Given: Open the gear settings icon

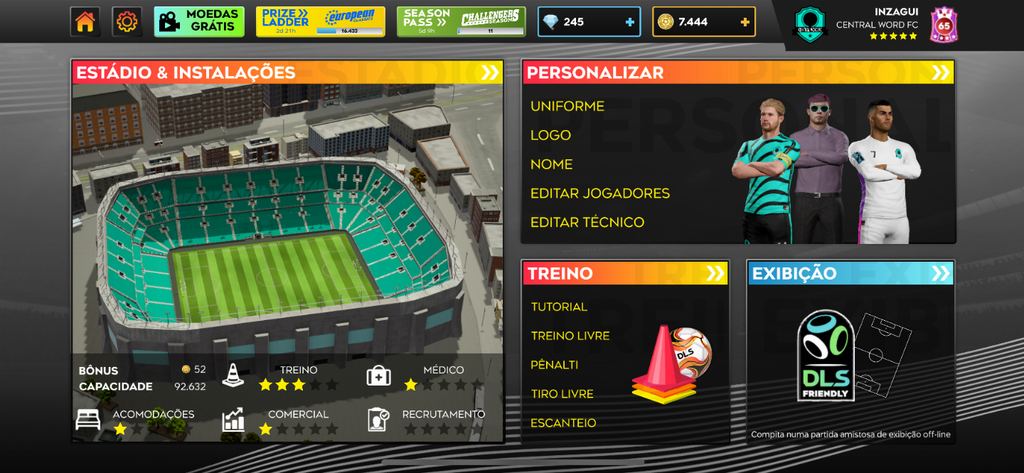Looking at the screenshot, I should tap(127, 21).
